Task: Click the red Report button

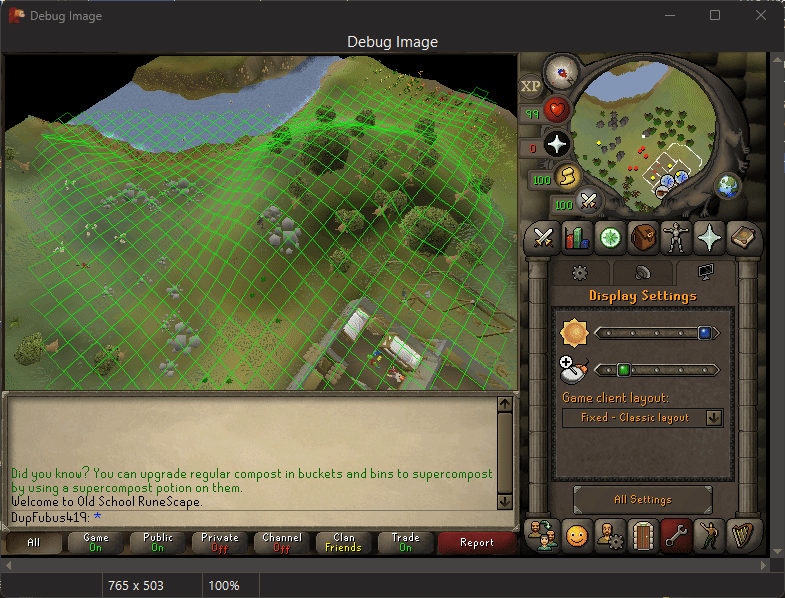Action: 477,543
